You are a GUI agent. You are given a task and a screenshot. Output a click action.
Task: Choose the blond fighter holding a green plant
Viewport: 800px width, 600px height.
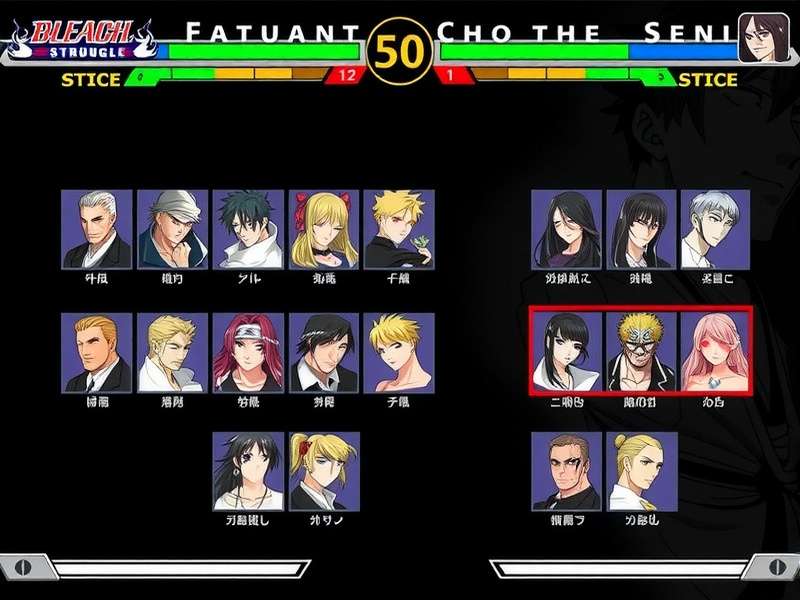coord(399,229)
